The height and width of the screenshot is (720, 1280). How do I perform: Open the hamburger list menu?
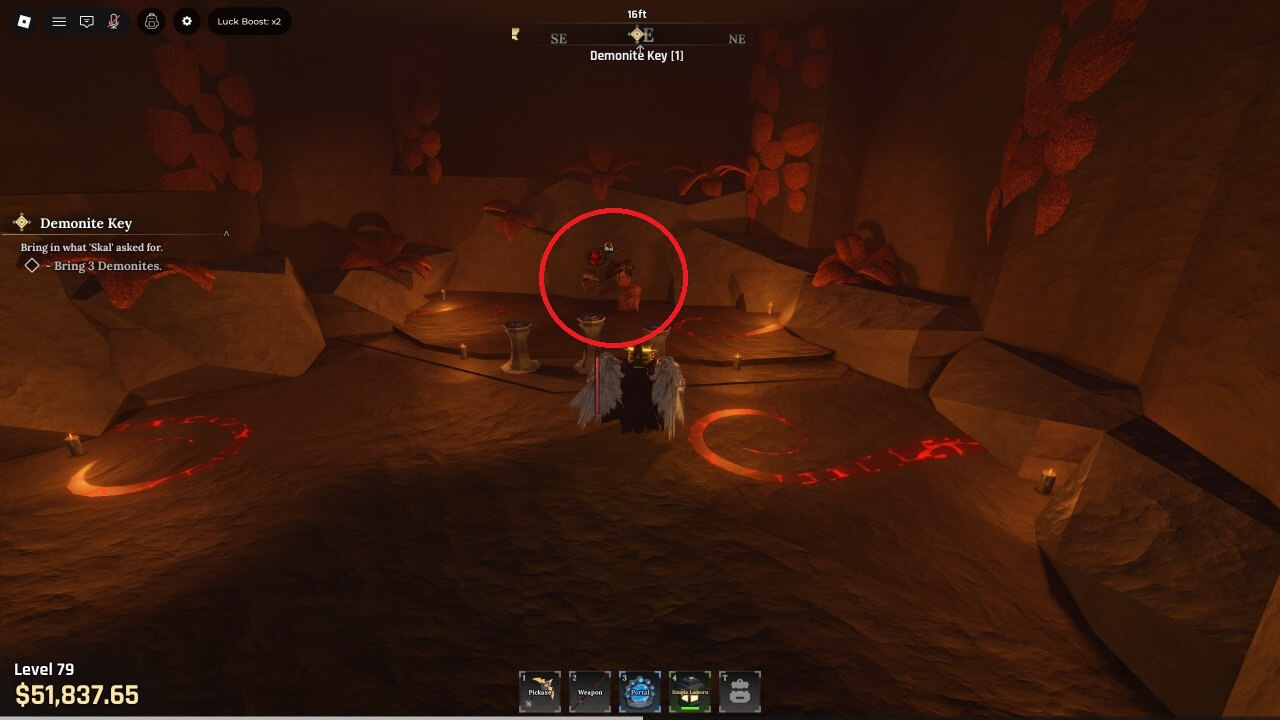point(59,21)
